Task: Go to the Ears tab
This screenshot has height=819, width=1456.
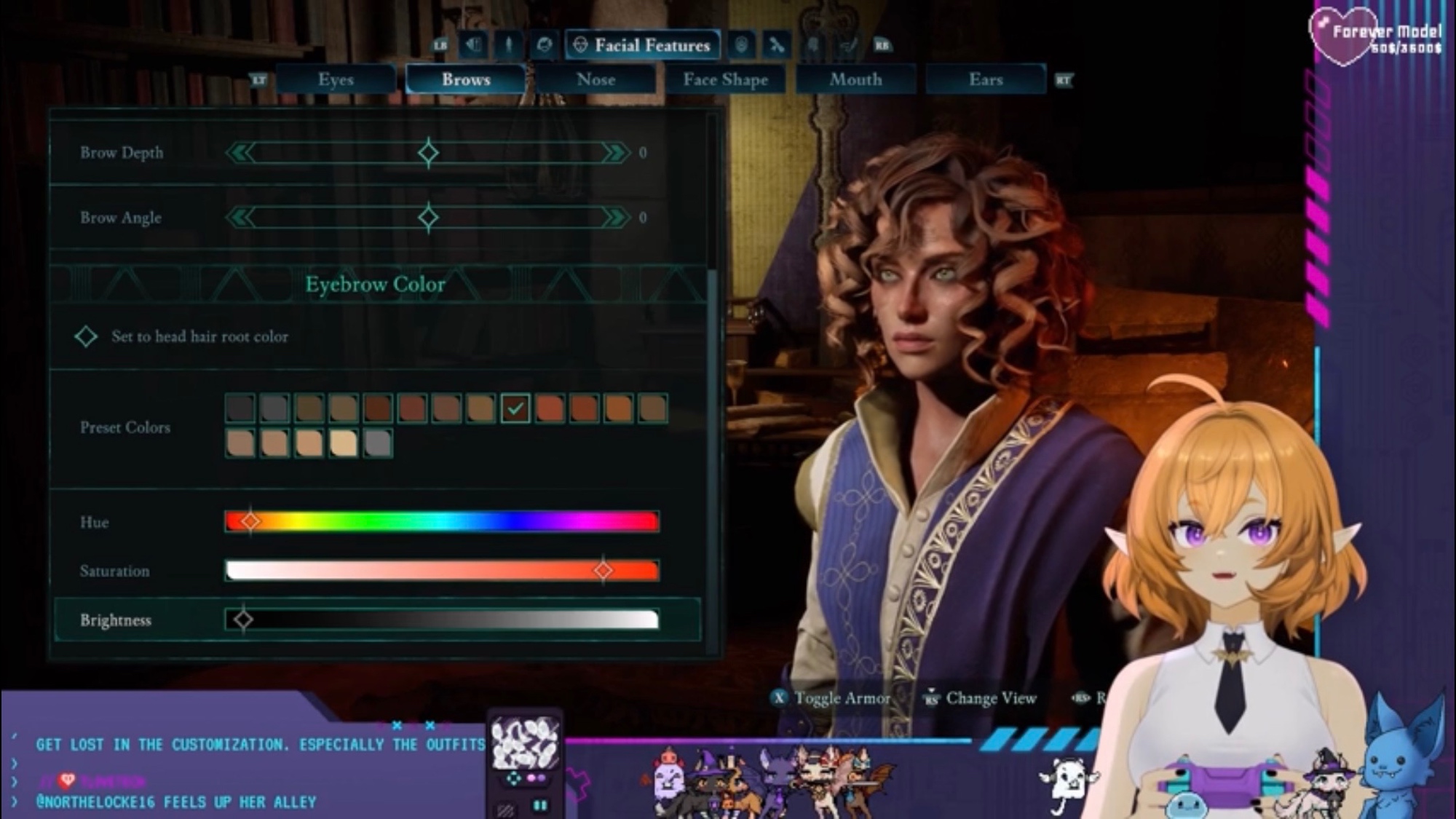Action: [x=986, y=79]
